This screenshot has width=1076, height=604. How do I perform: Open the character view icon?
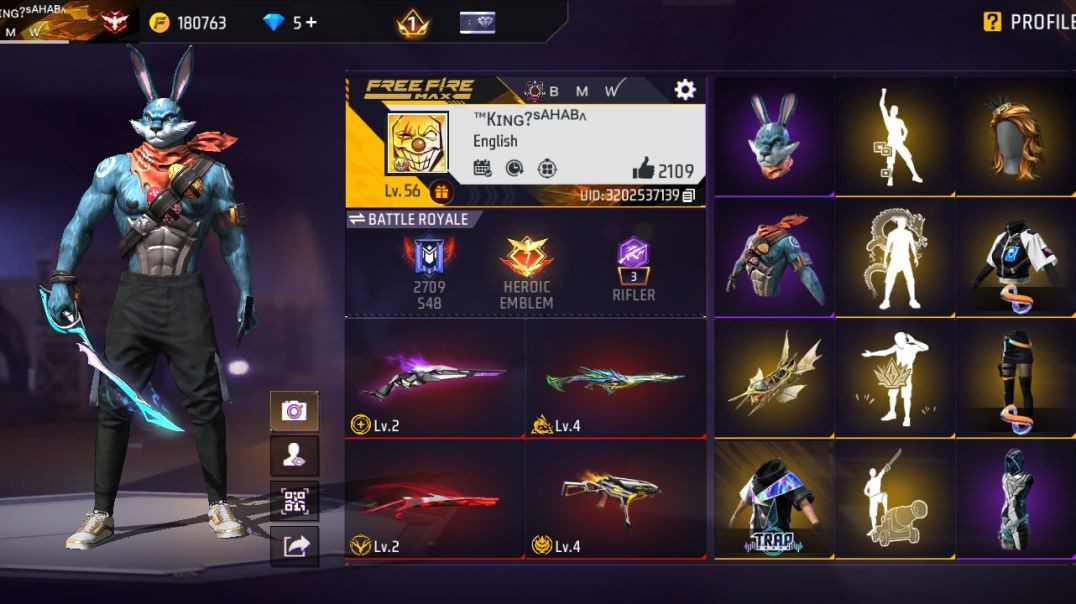click(294, 456)
